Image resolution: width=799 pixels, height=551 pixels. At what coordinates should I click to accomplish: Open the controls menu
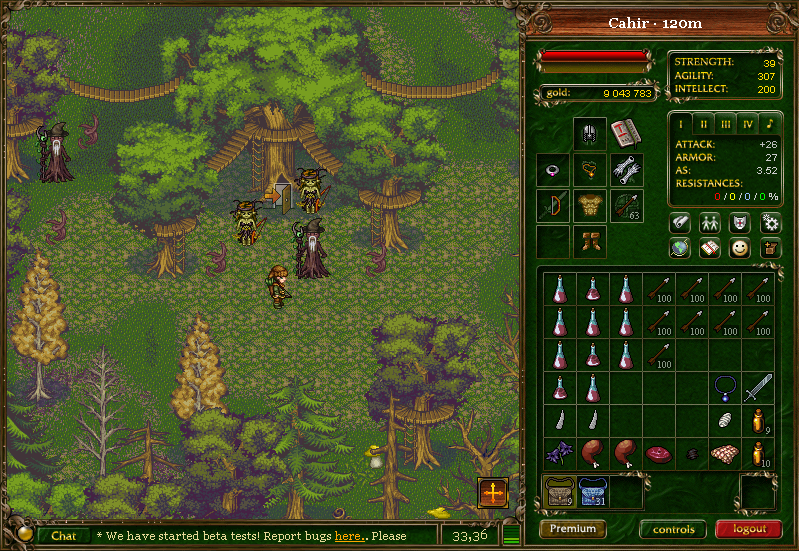(x=673, y=529)
